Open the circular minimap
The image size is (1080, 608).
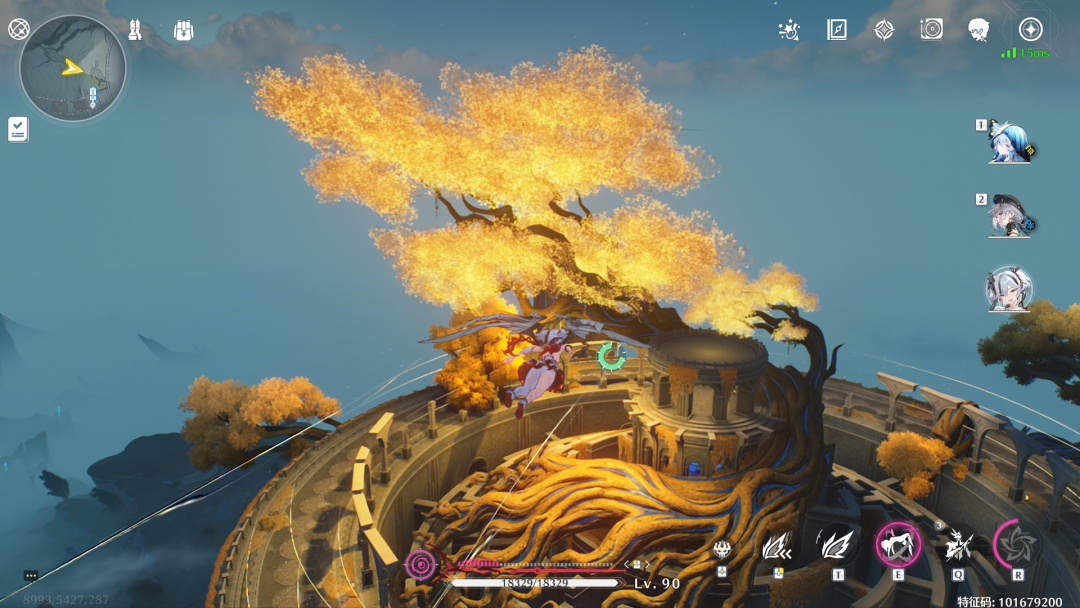click(72, 68)
